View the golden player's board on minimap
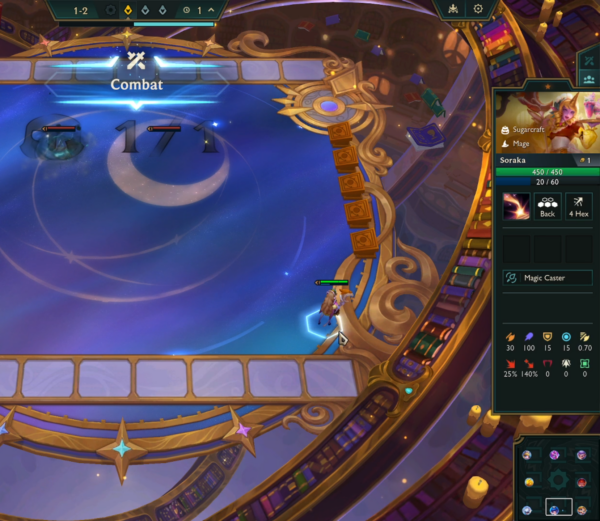The image size is (600, 521). click(x=529, y=482)
